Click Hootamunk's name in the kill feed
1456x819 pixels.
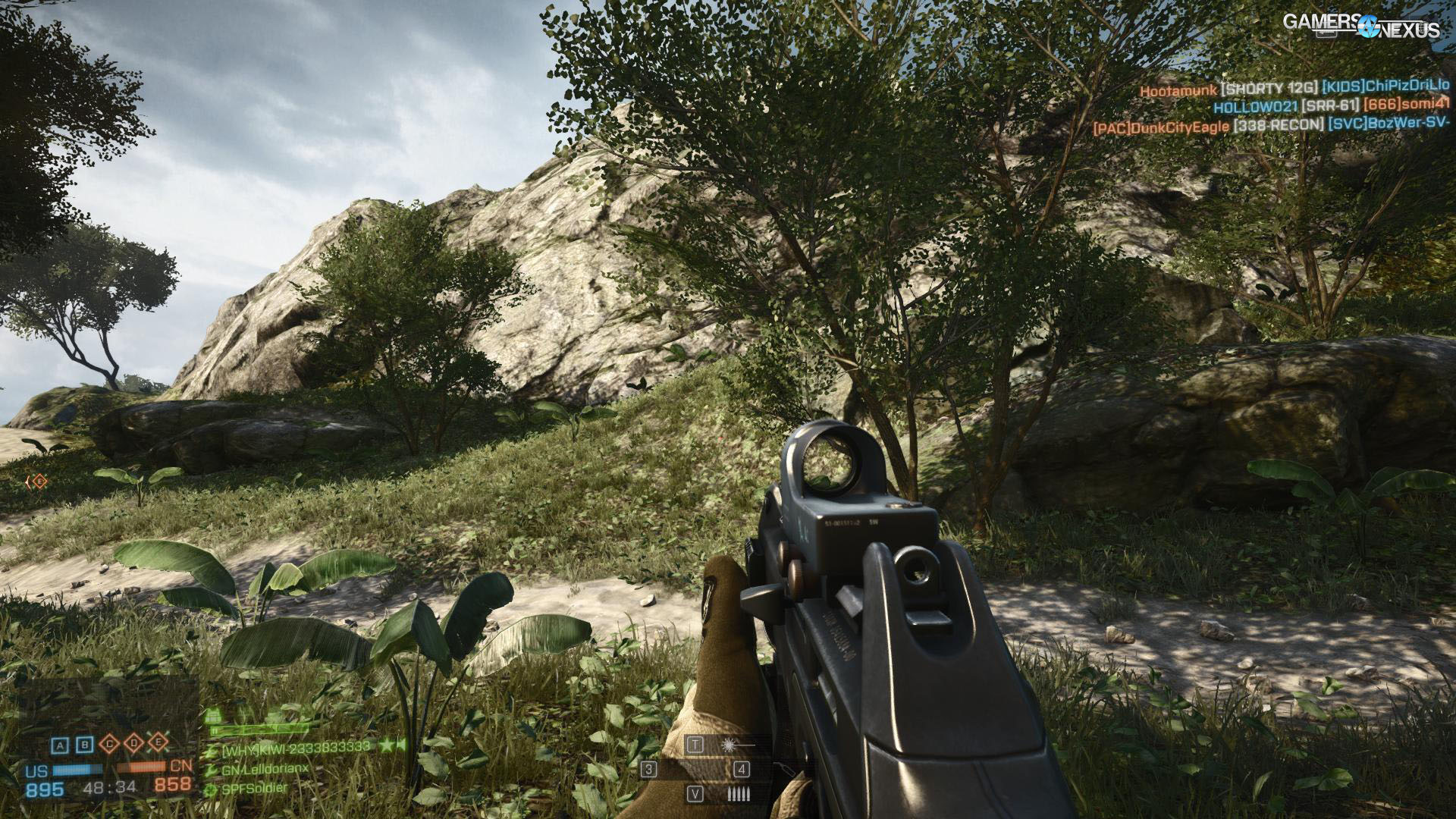pos(1178,89)
